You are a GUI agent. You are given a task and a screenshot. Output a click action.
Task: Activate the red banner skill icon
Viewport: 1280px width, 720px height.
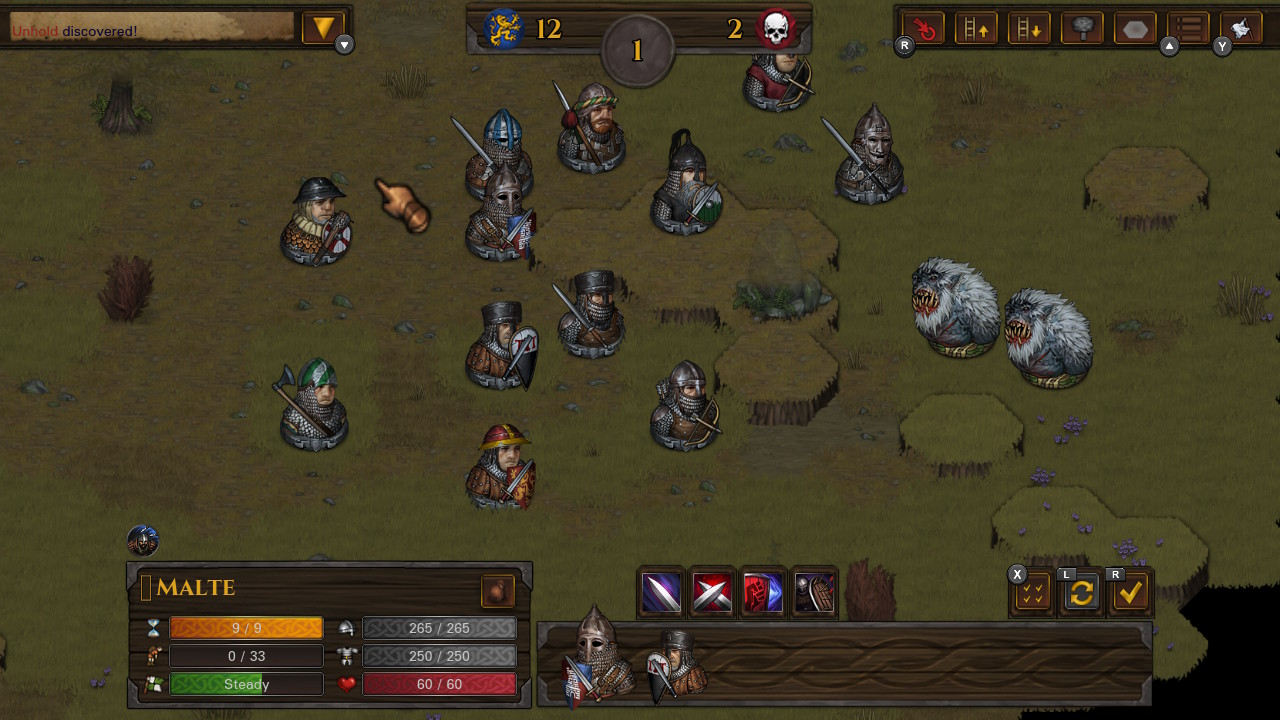[x=763, y=590]
